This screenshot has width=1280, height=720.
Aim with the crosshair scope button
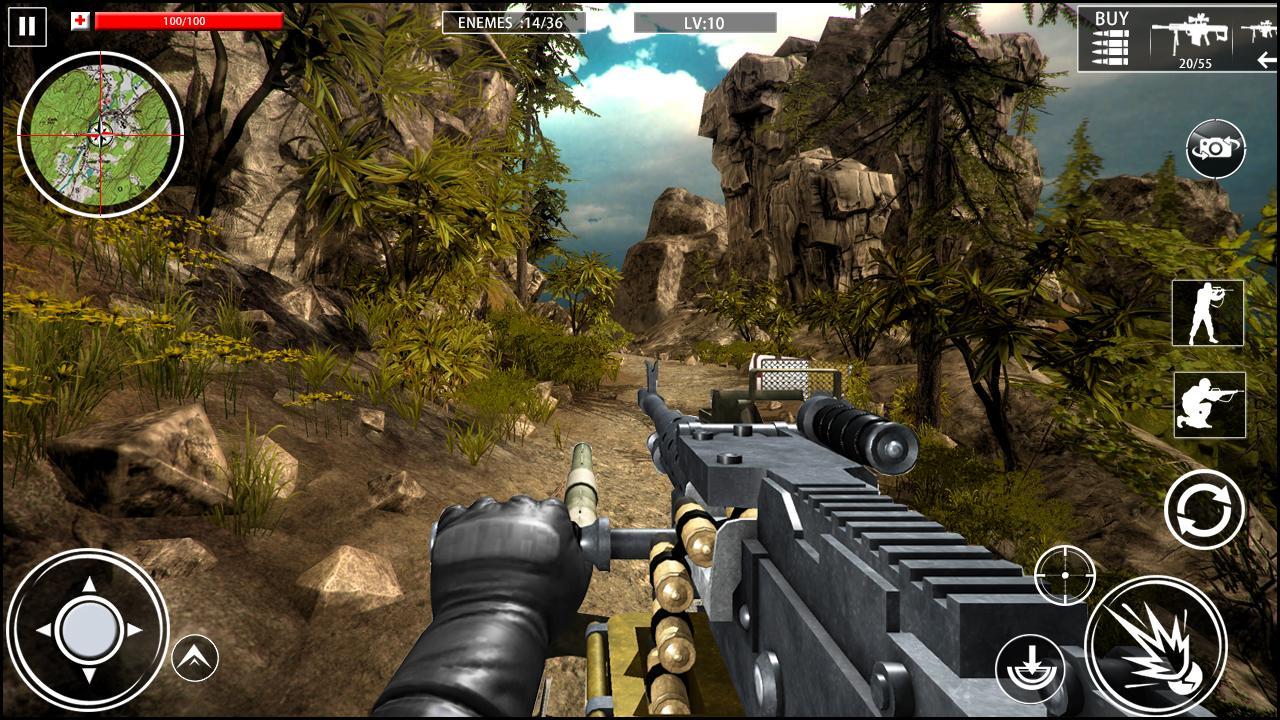click(1064, 575)
